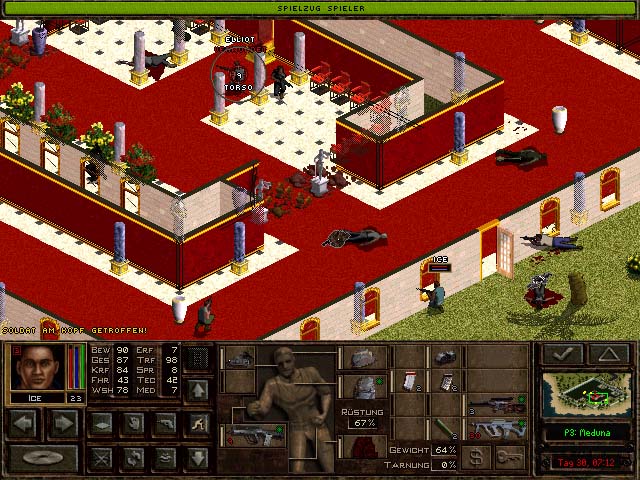
Task: Switch to the previous mercenary with left arrow
Action: [x=24, y=424]
